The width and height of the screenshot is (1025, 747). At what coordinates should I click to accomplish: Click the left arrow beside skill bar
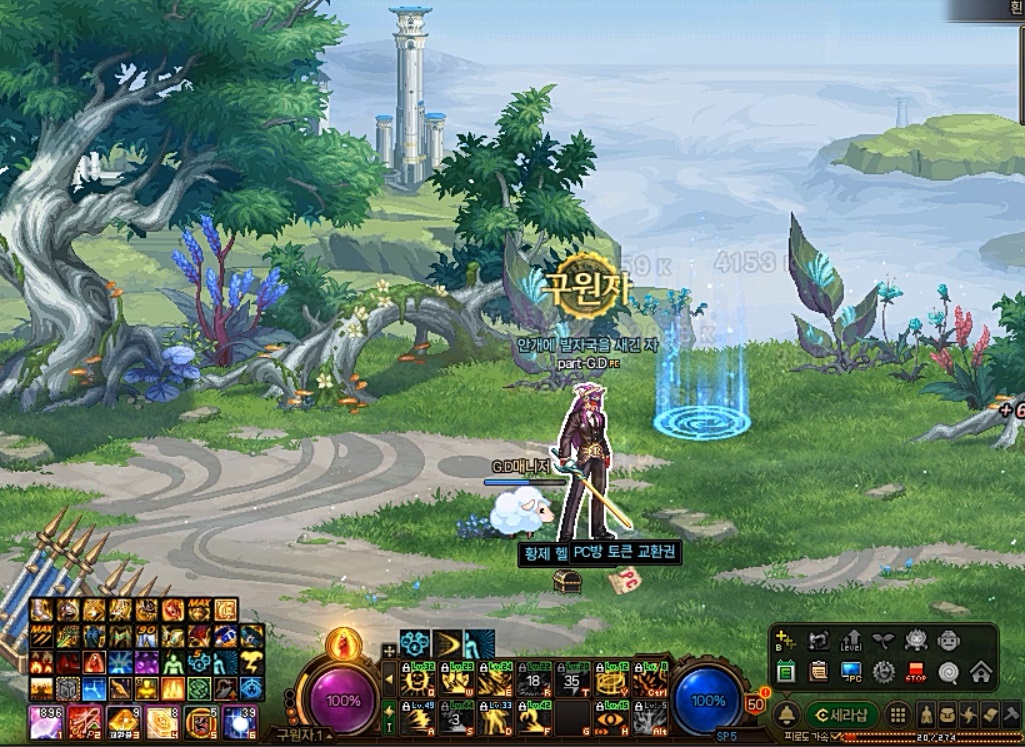pos(389,680)
